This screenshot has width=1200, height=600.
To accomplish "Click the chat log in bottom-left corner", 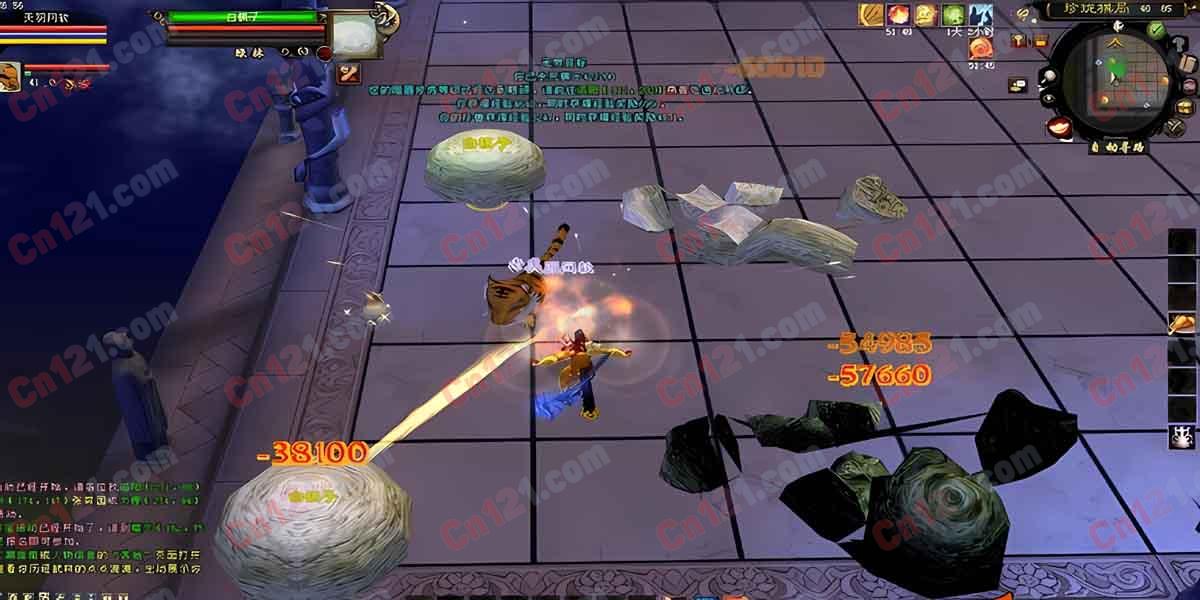I will pos(100,530).
